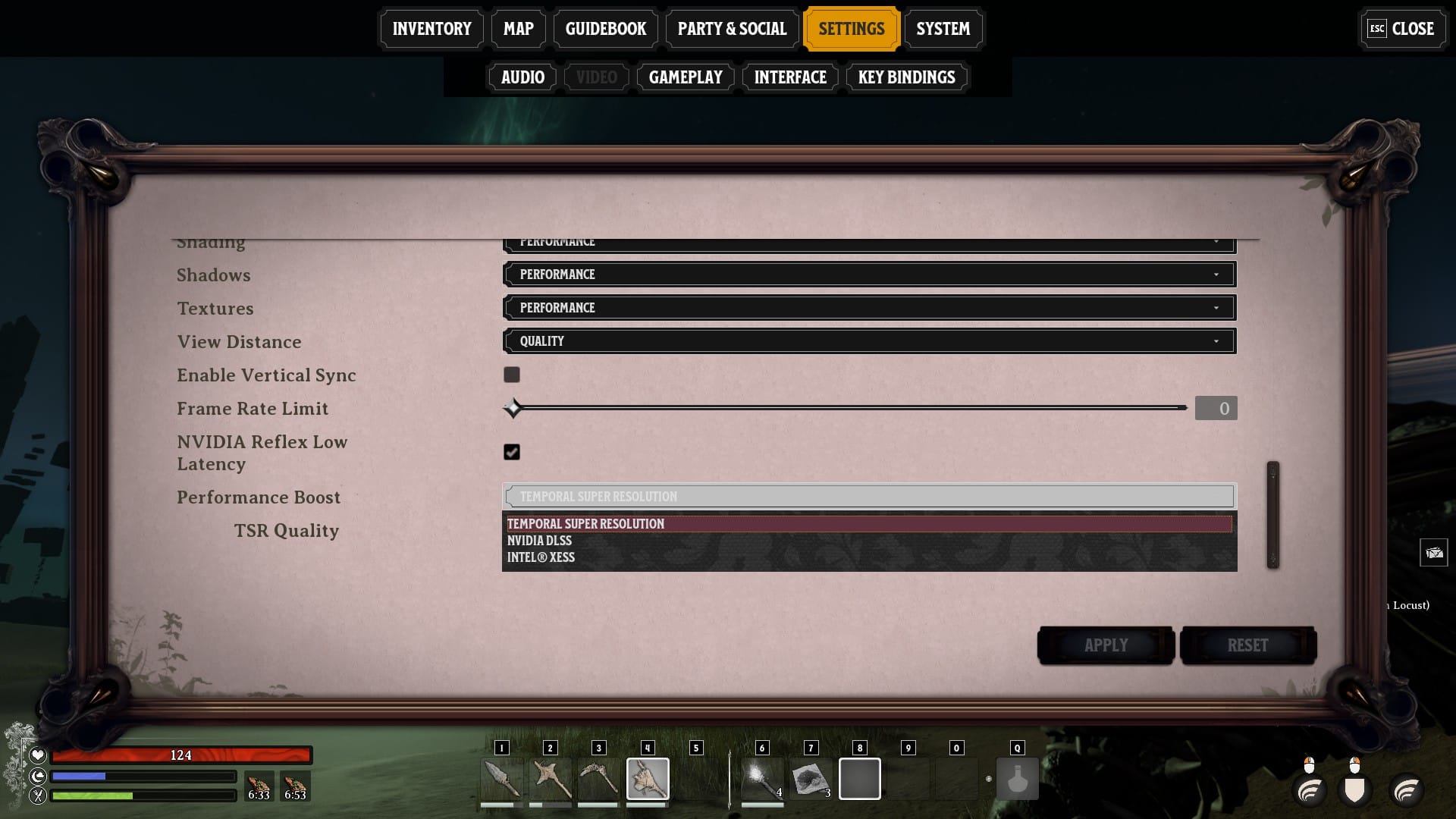Enable Vertical Sync checkbox
Viewport: 1456px width, 819px height.
512,375
